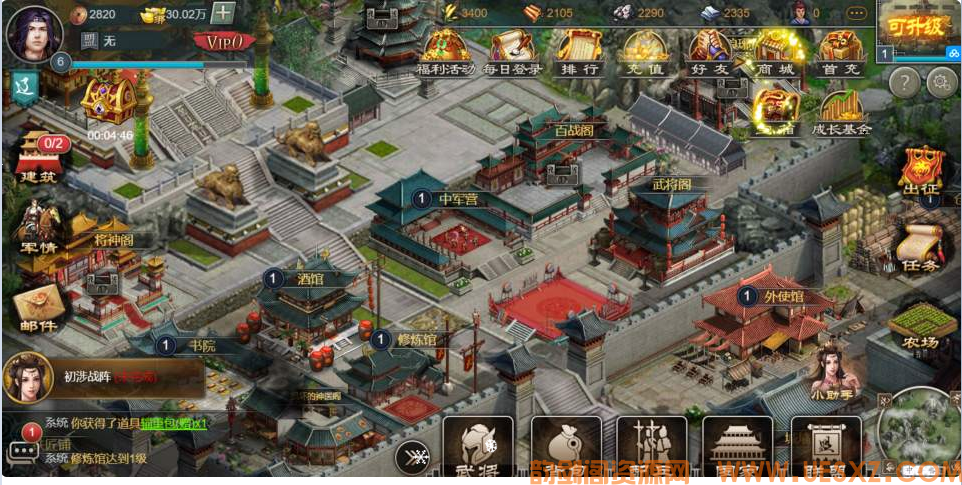Image resolution: width=962 pixels, height=485 pixels.
Task: Visit the 商城 shop
Action: (x=777, y=53)
